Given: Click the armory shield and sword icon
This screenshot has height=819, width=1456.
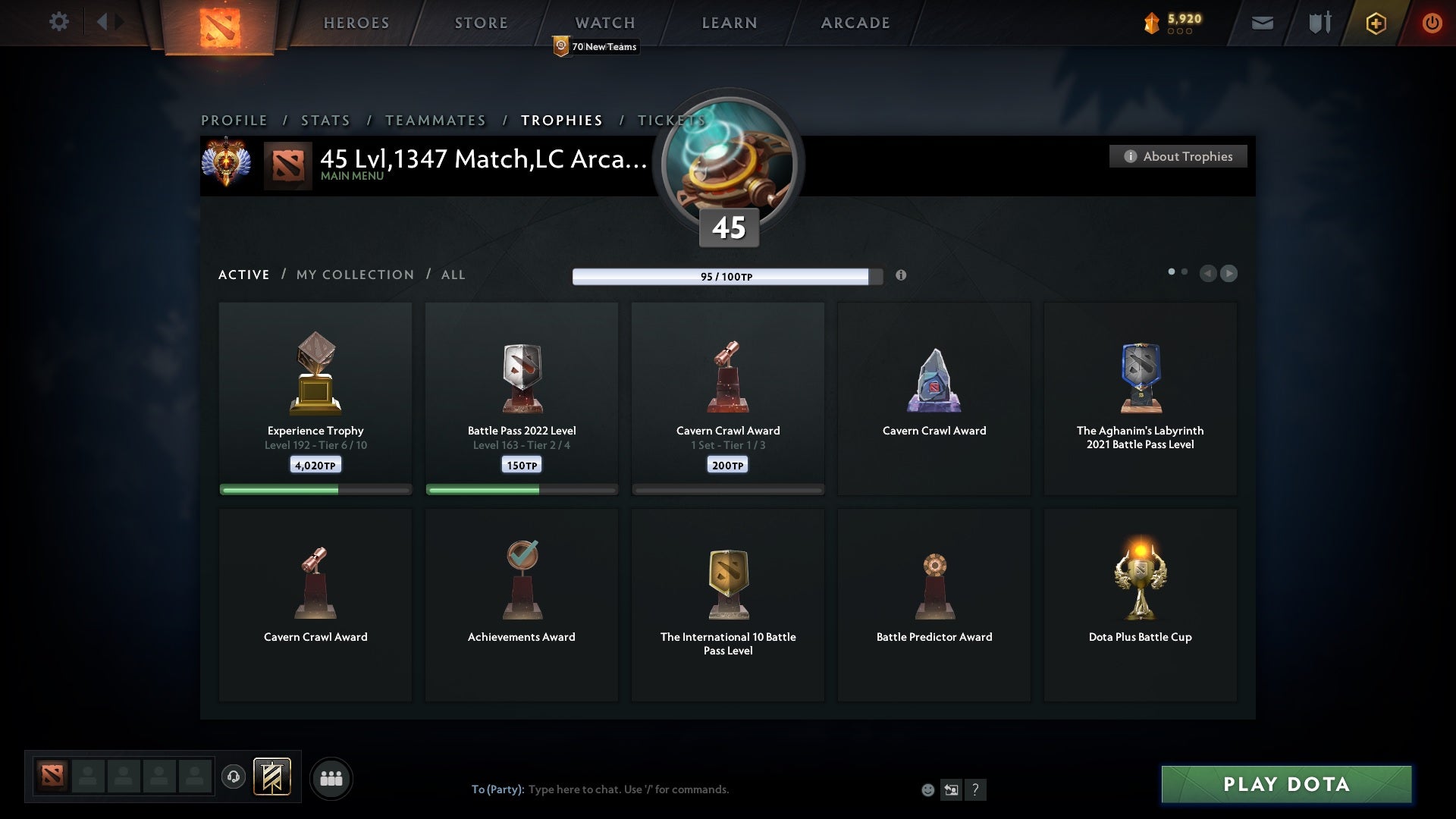Looking at the screenshot, I should pyautogui.click(x=1319, y=23).
